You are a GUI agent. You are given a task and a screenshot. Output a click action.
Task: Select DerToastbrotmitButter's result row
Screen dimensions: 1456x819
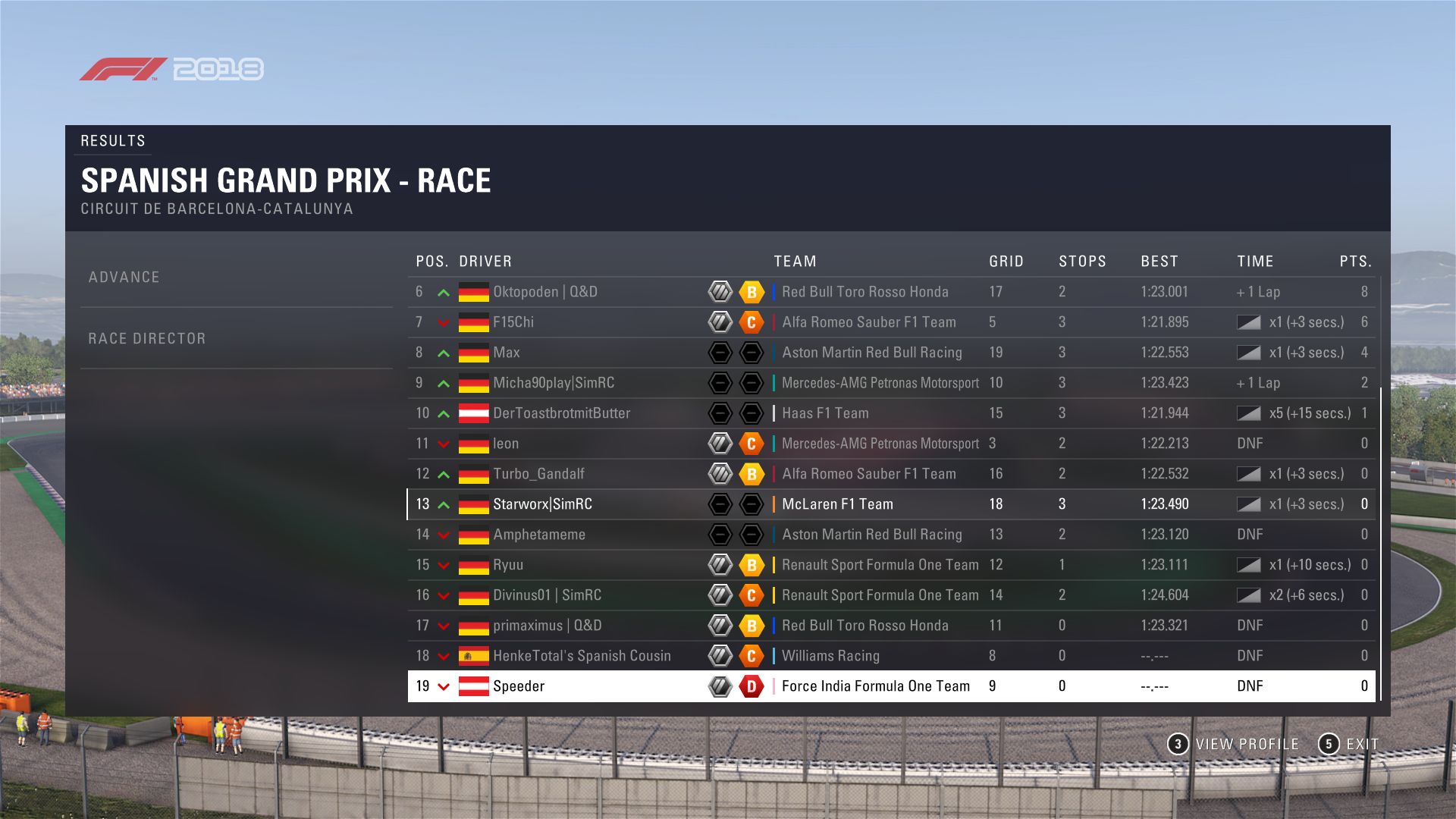561,413
